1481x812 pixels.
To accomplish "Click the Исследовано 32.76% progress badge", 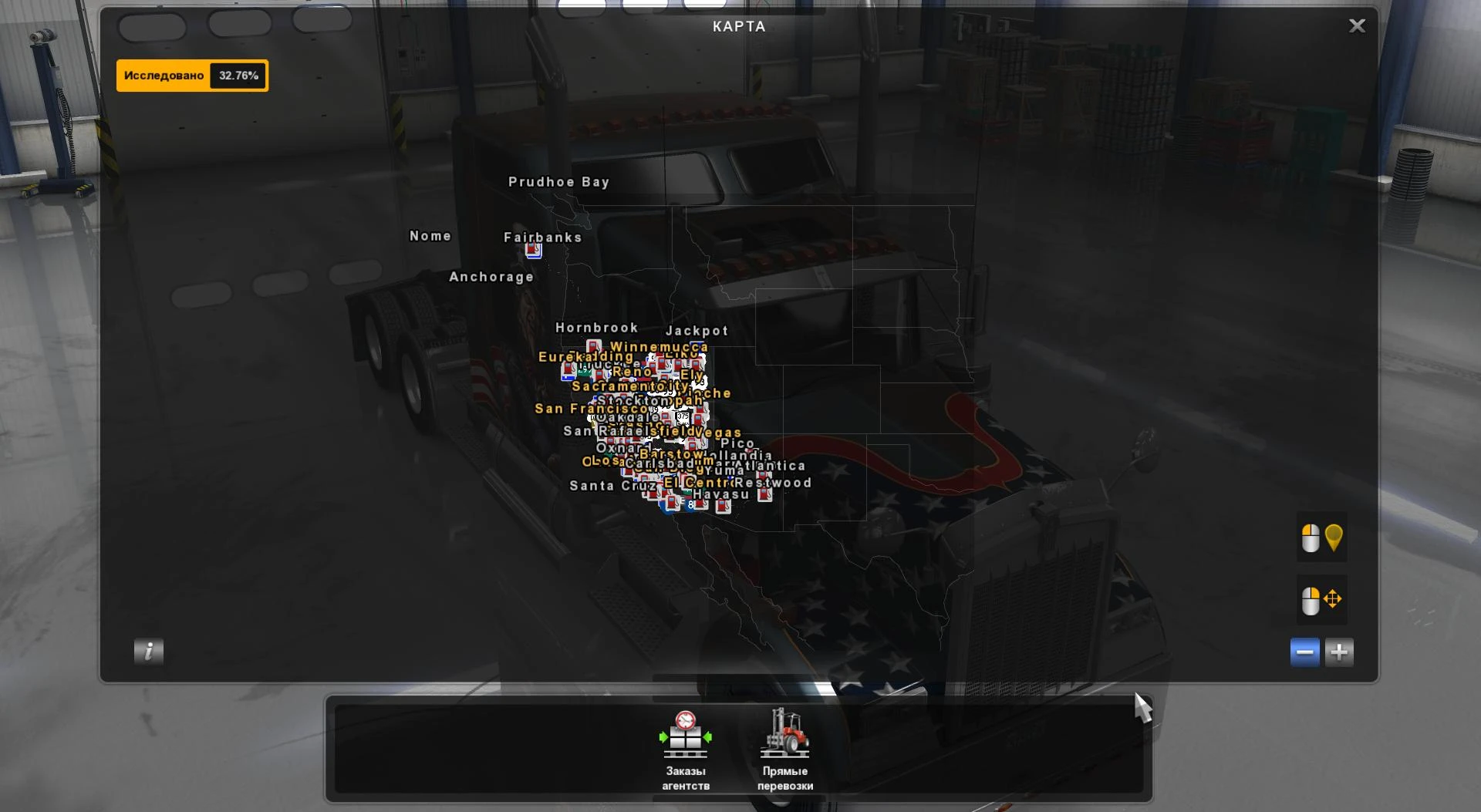I will tap(192, 76).
